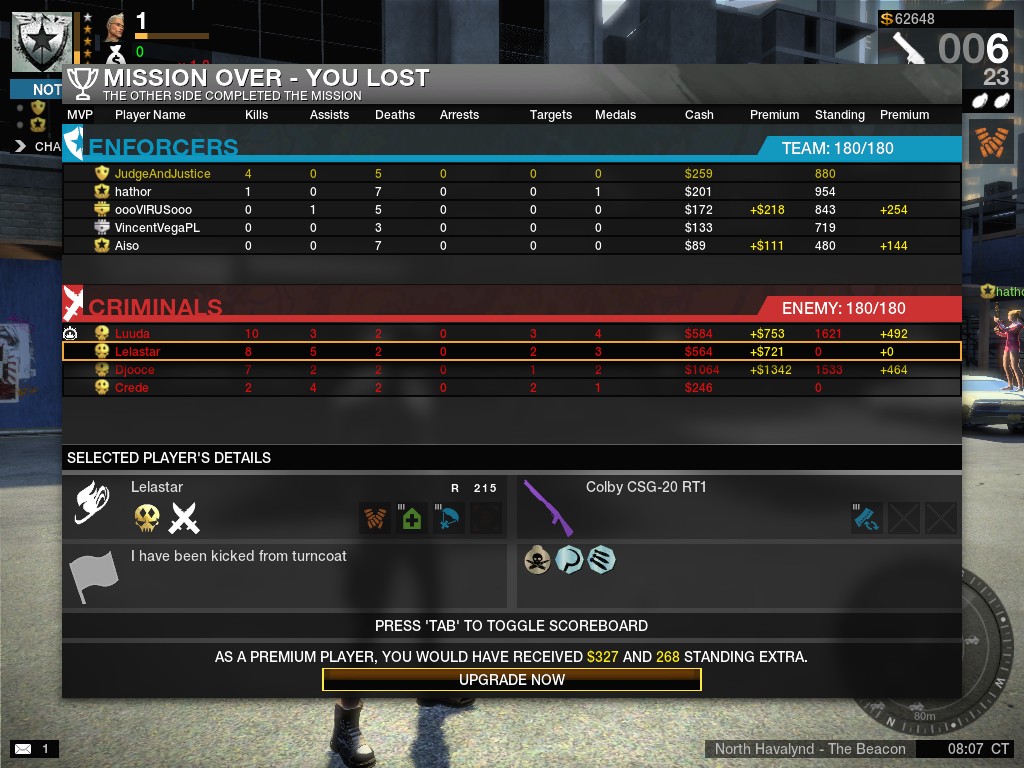Click the skull and crossbones weapon mod
Screen dimensions: 1024x768
click(538, 560)
